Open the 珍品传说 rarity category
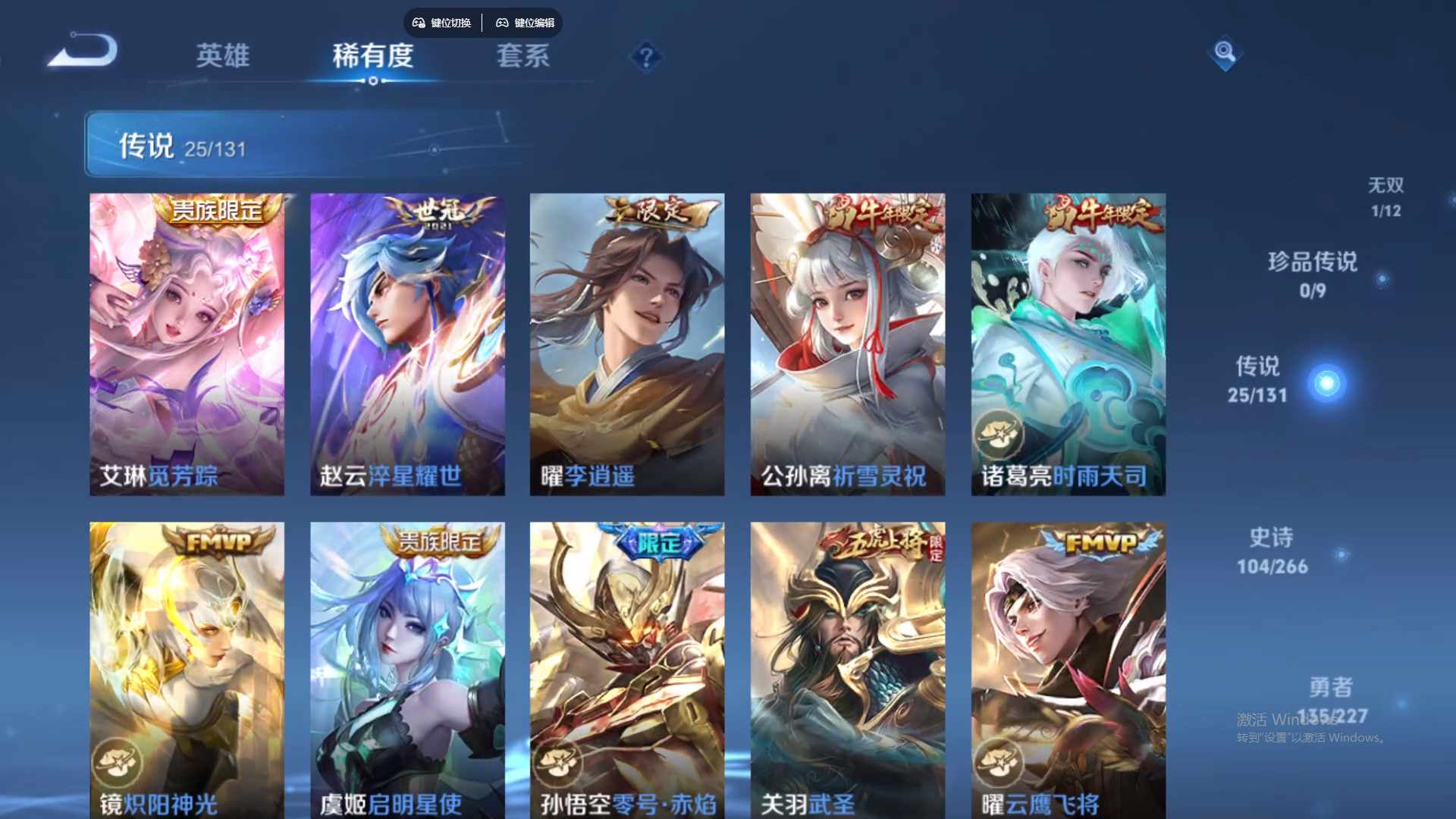Image resolution: width=1456 pixels, height=819 pixels. point(1312,275)
